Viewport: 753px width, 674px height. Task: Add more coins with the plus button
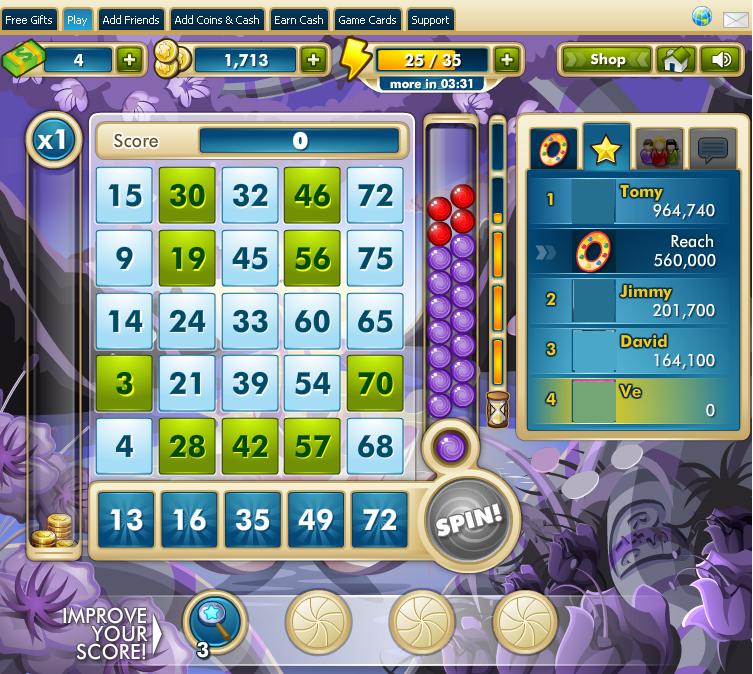tap(314, 60)
